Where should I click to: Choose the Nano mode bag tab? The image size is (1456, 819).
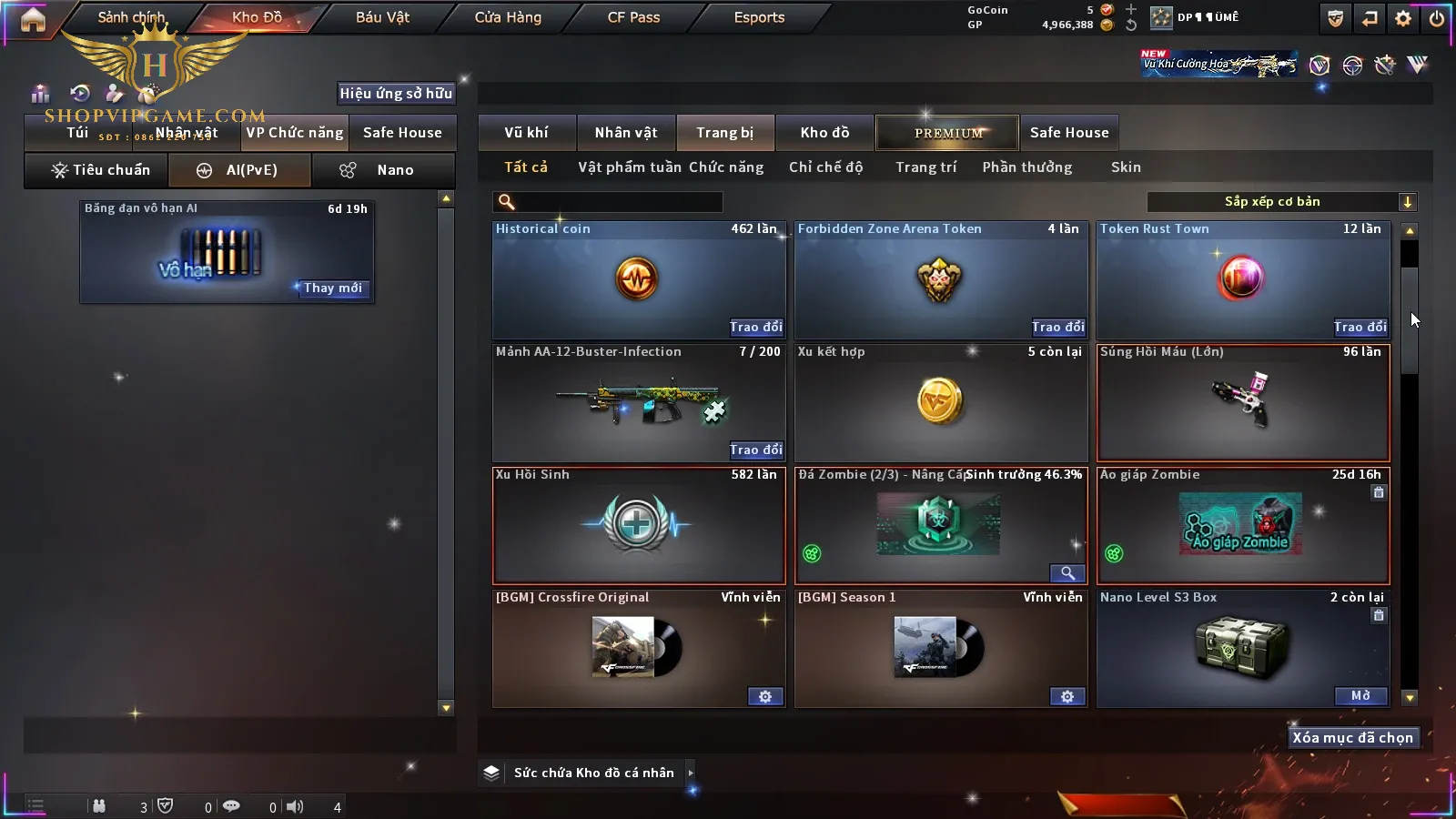383,170
